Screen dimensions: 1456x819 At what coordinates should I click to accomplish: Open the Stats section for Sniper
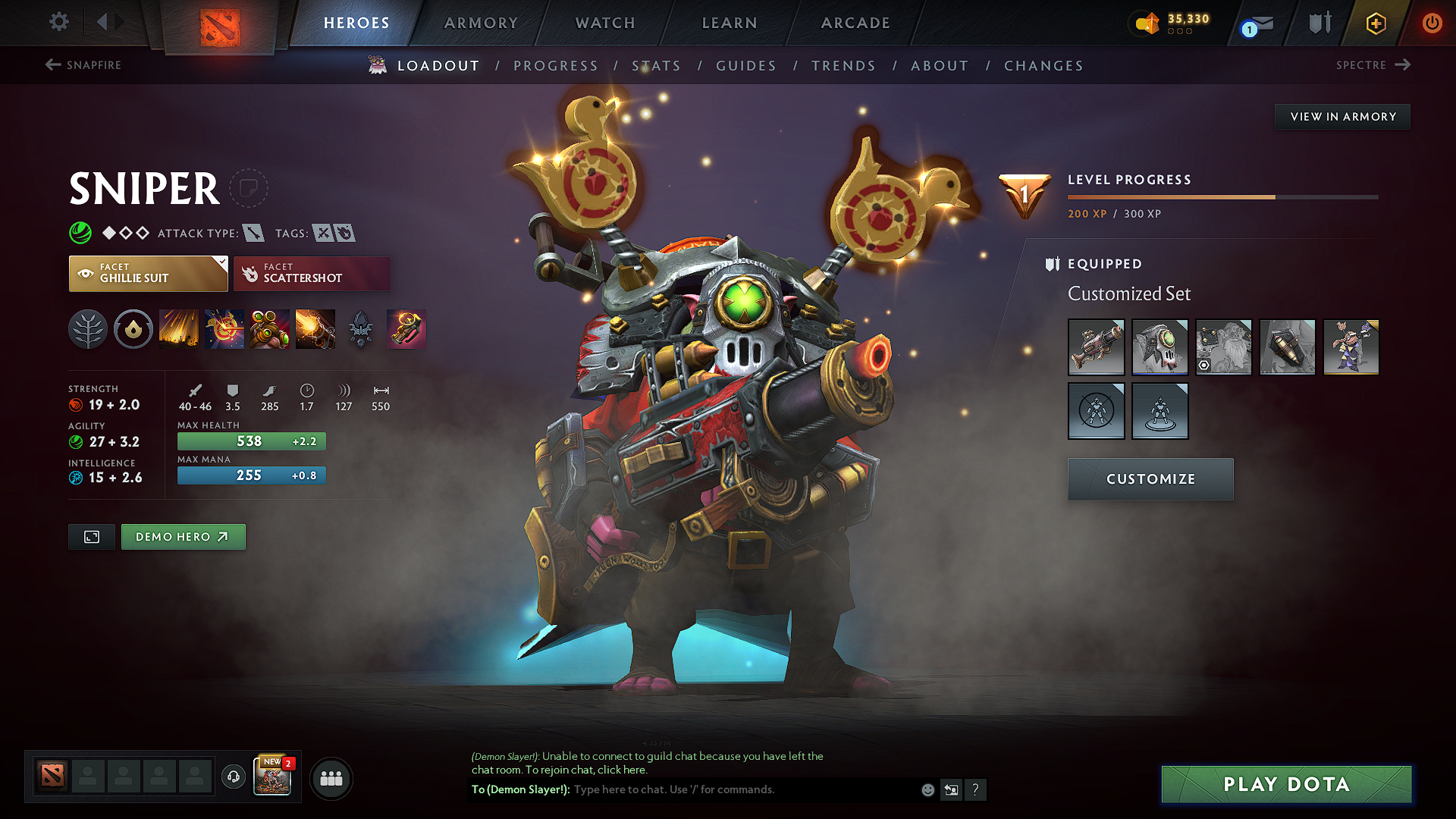point(657,66)
